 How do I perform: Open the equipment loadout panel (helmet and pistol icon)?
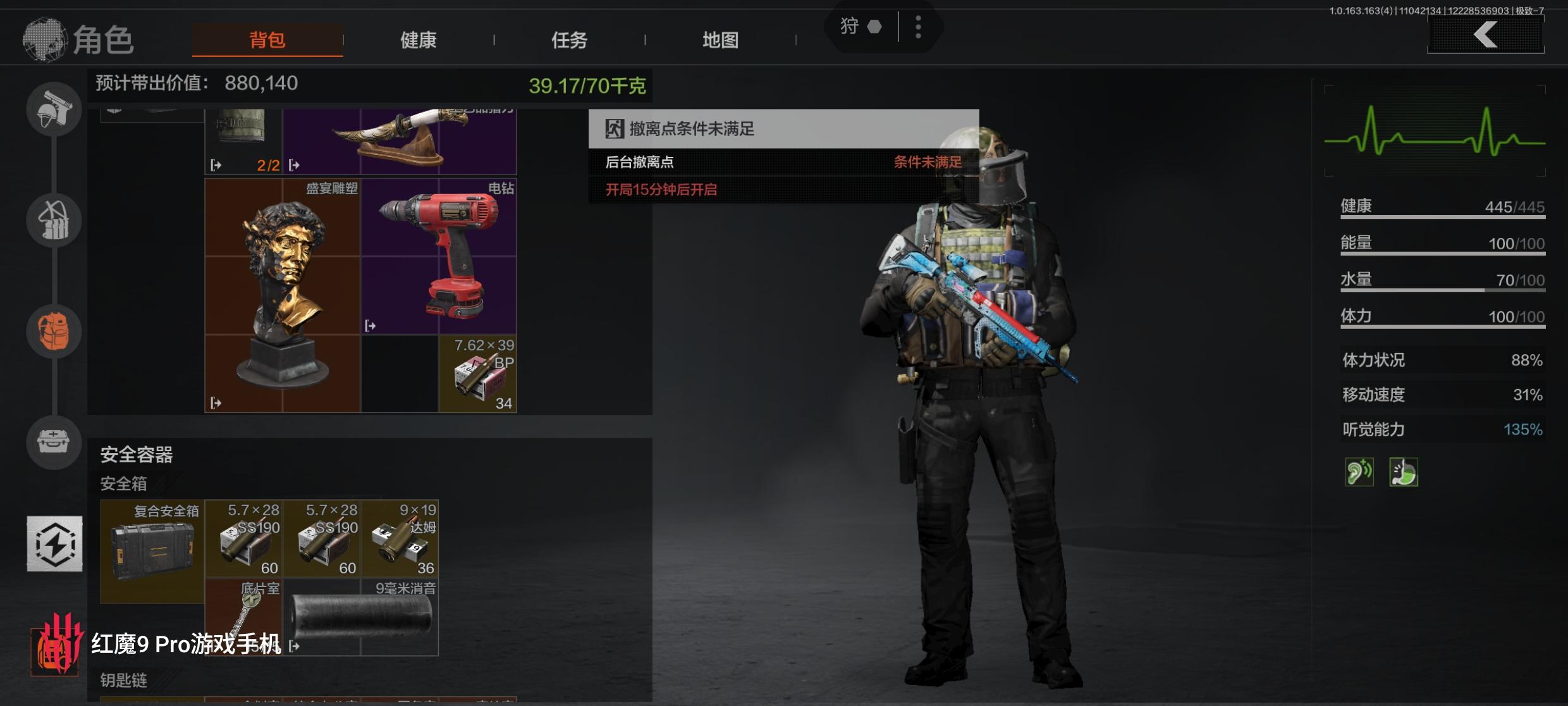(54, 109)
